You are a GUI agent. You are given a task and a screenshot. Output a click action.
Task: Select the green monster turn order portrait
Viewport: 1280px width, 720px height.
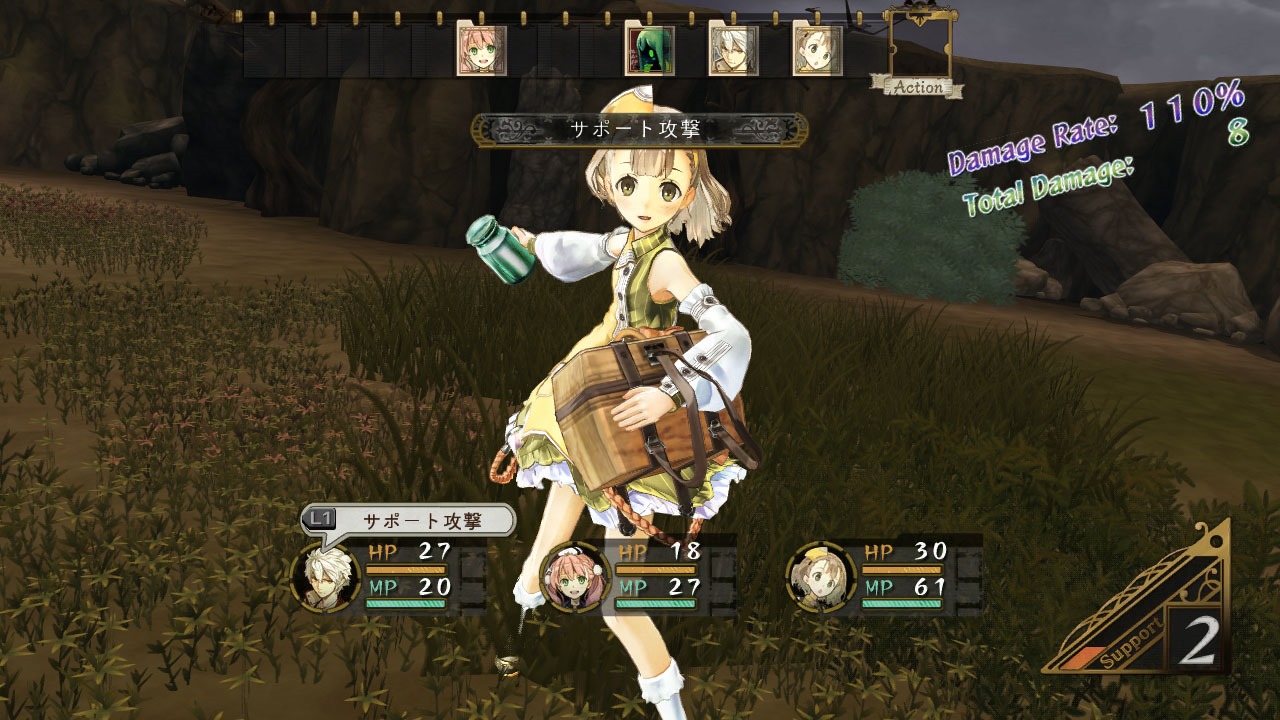649,50
